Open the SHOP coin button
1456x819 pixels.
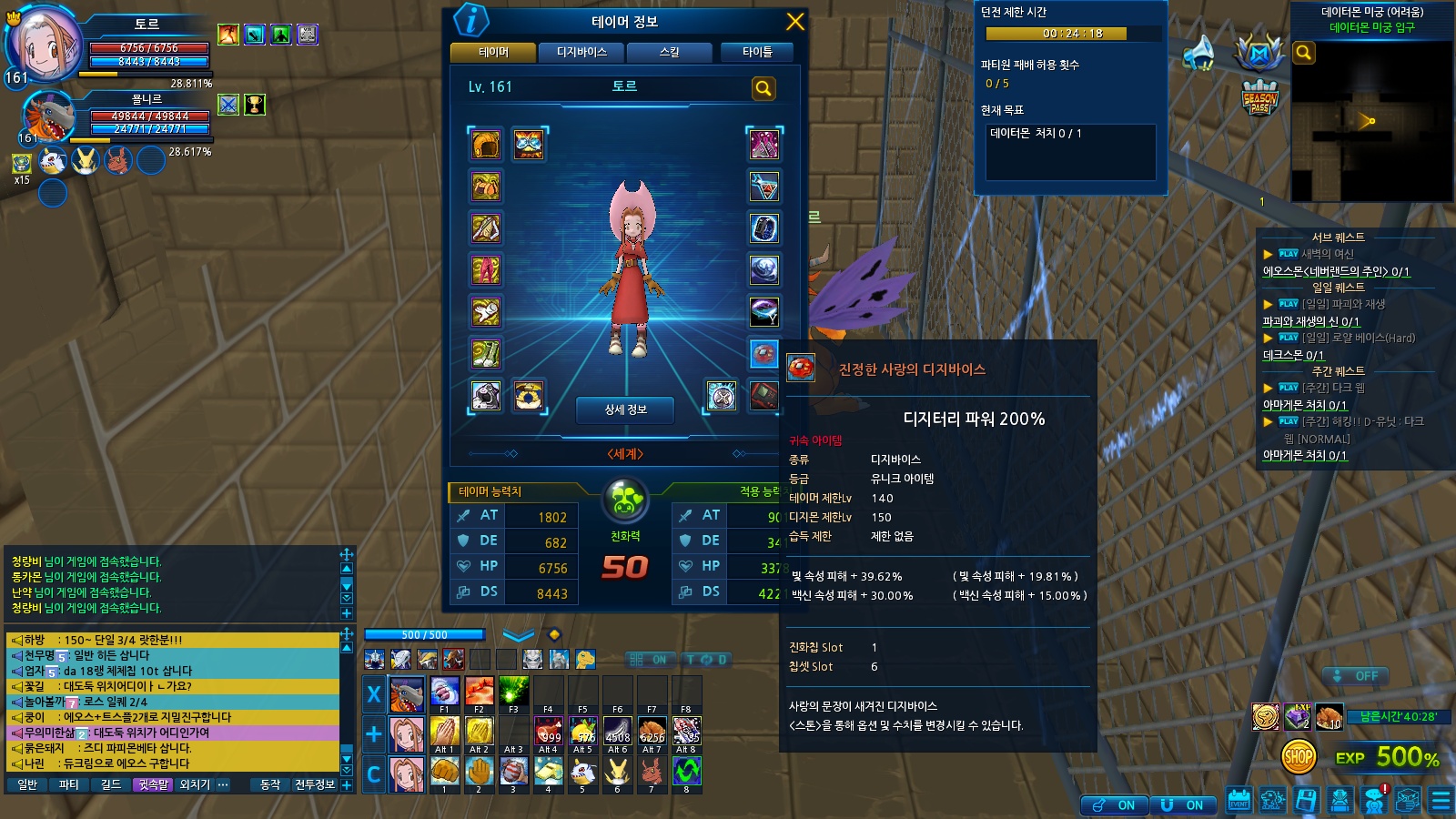(1299, 756)
